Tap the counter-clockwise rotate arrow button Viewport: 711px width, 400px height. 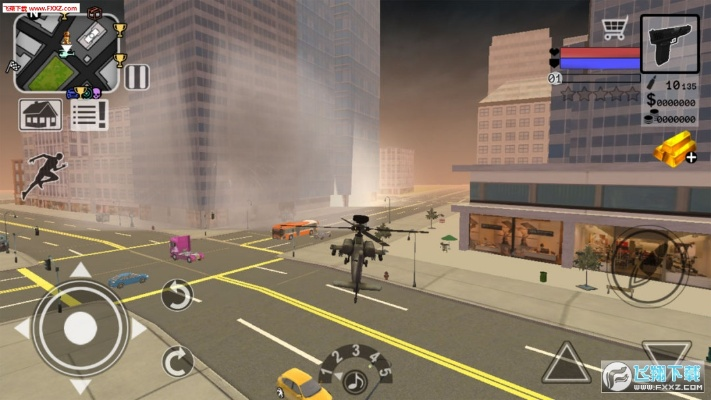pos(177,294)
